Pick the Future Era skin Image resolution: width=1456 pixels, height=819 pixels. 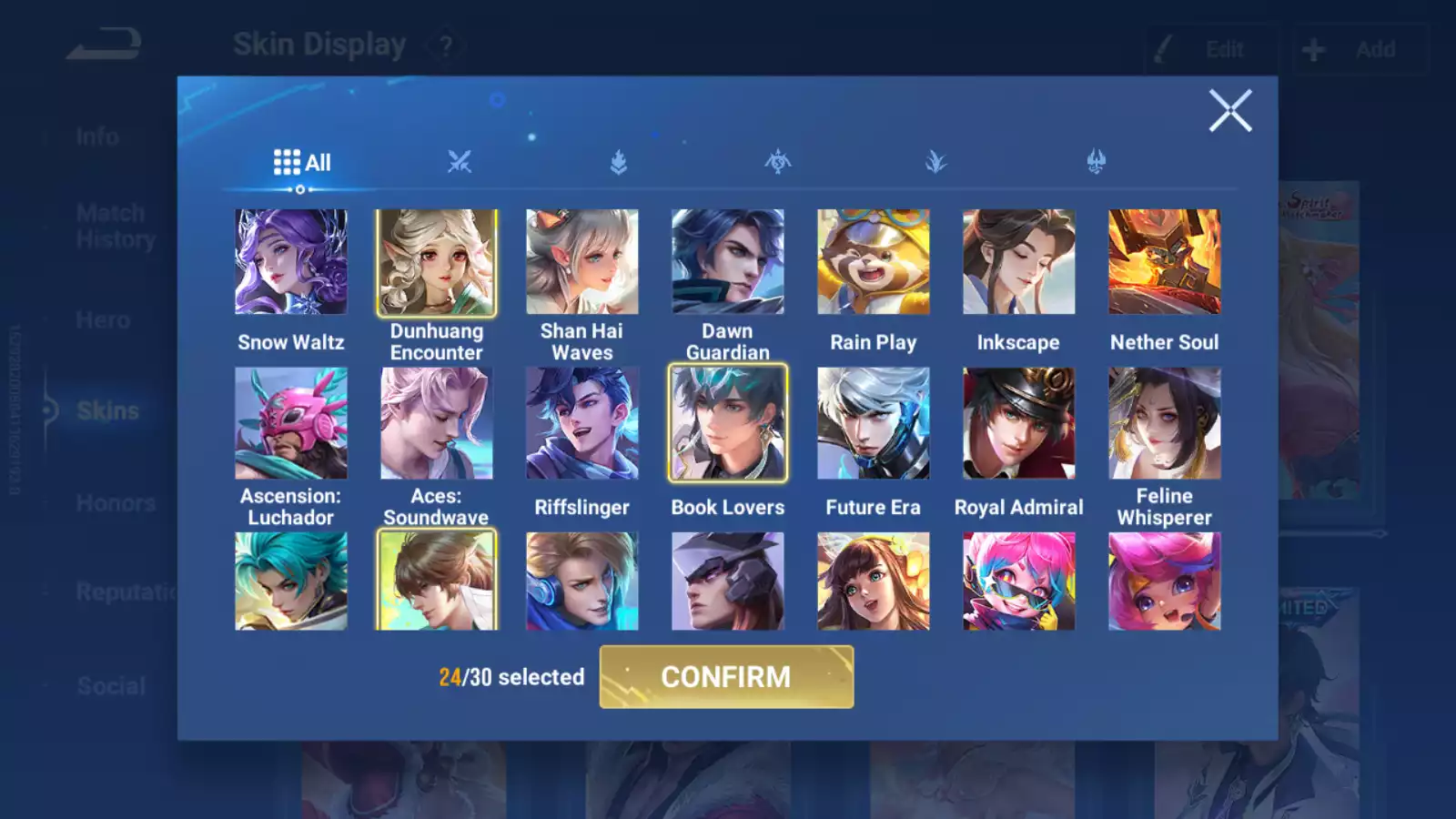pos(874,423)
